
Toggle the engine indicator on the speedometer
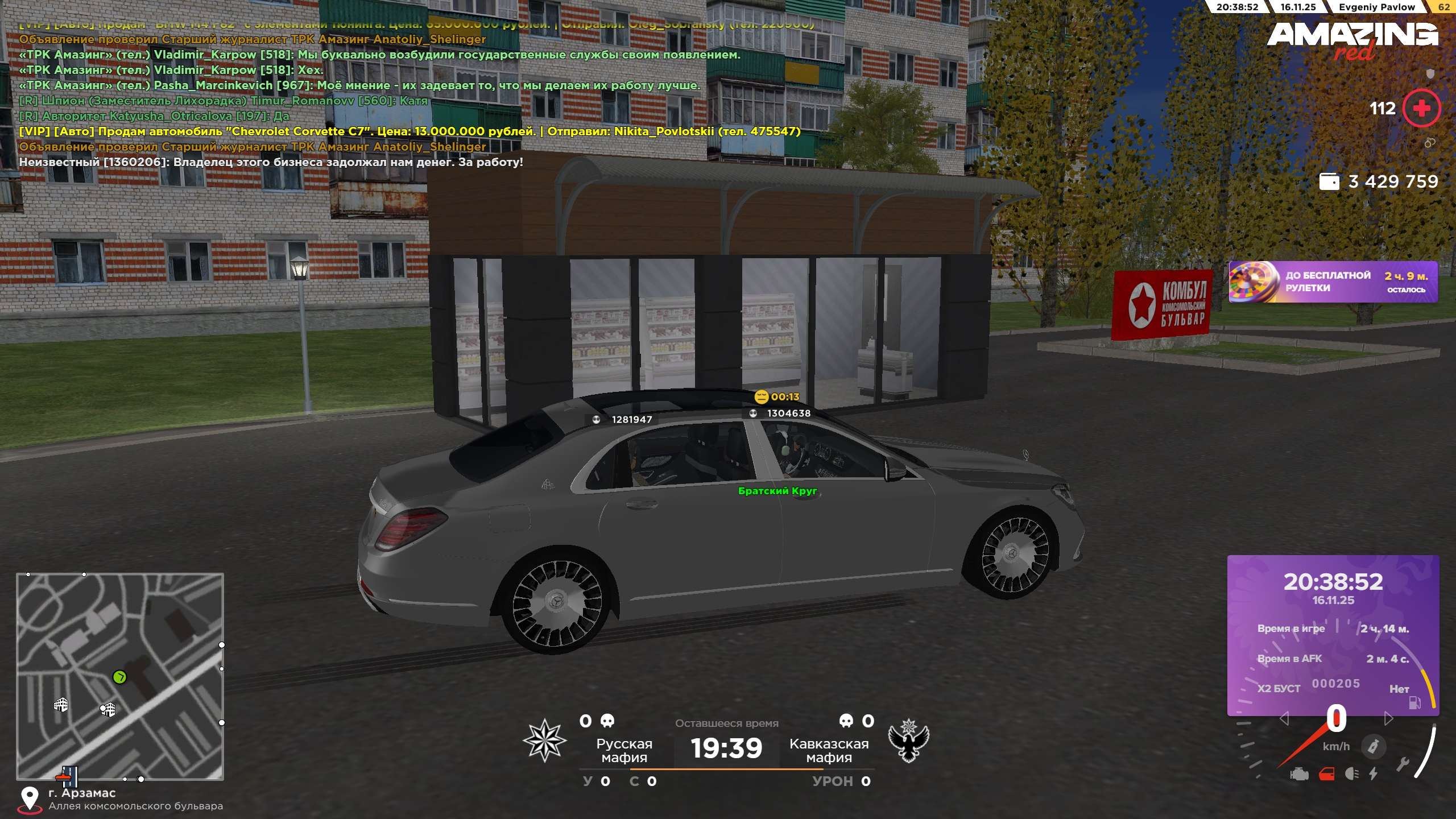(x=1300, y=774)
